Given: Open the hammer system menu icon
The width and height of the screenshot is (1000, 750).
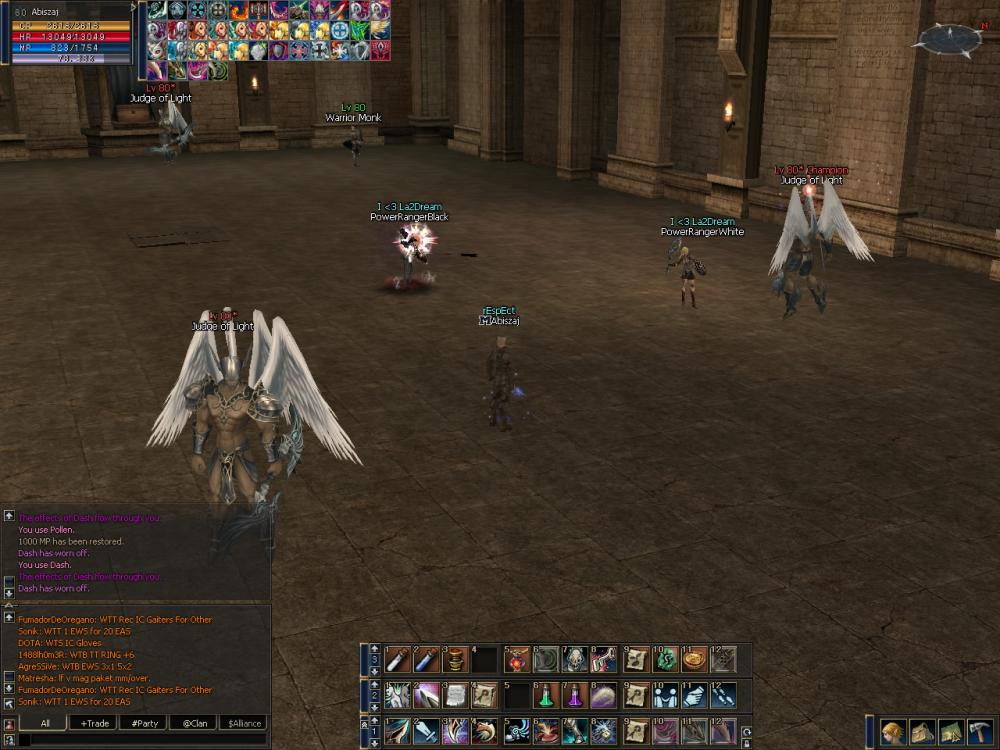Looking at the screenshot, I should coord(979,732).
